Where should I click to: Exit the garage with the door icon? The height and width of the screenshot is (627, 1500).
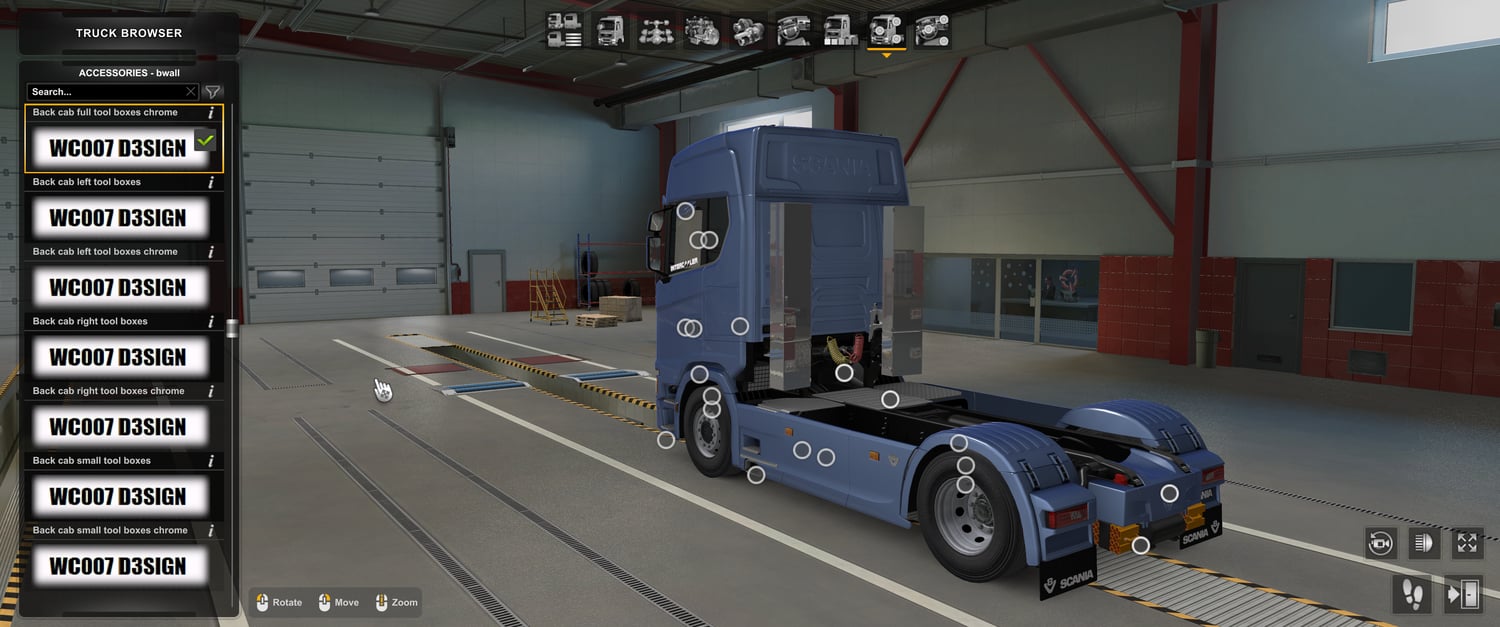(x=1464, y=595)
